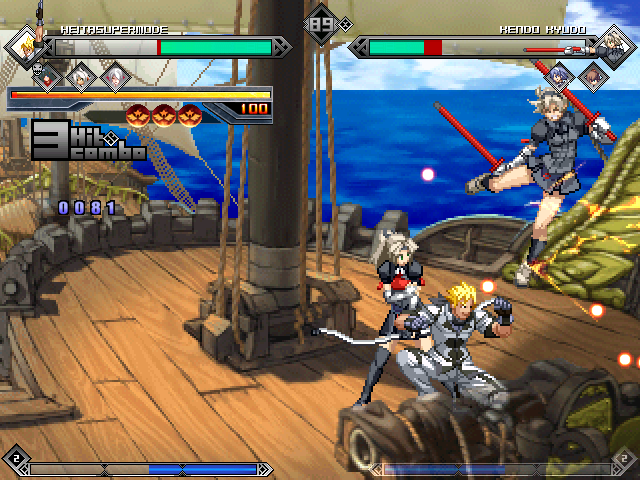Select Heitasupermode's blond fighter portrait
Image resolution: width=640 pixels, height=480 pixels.
(27, 46)
